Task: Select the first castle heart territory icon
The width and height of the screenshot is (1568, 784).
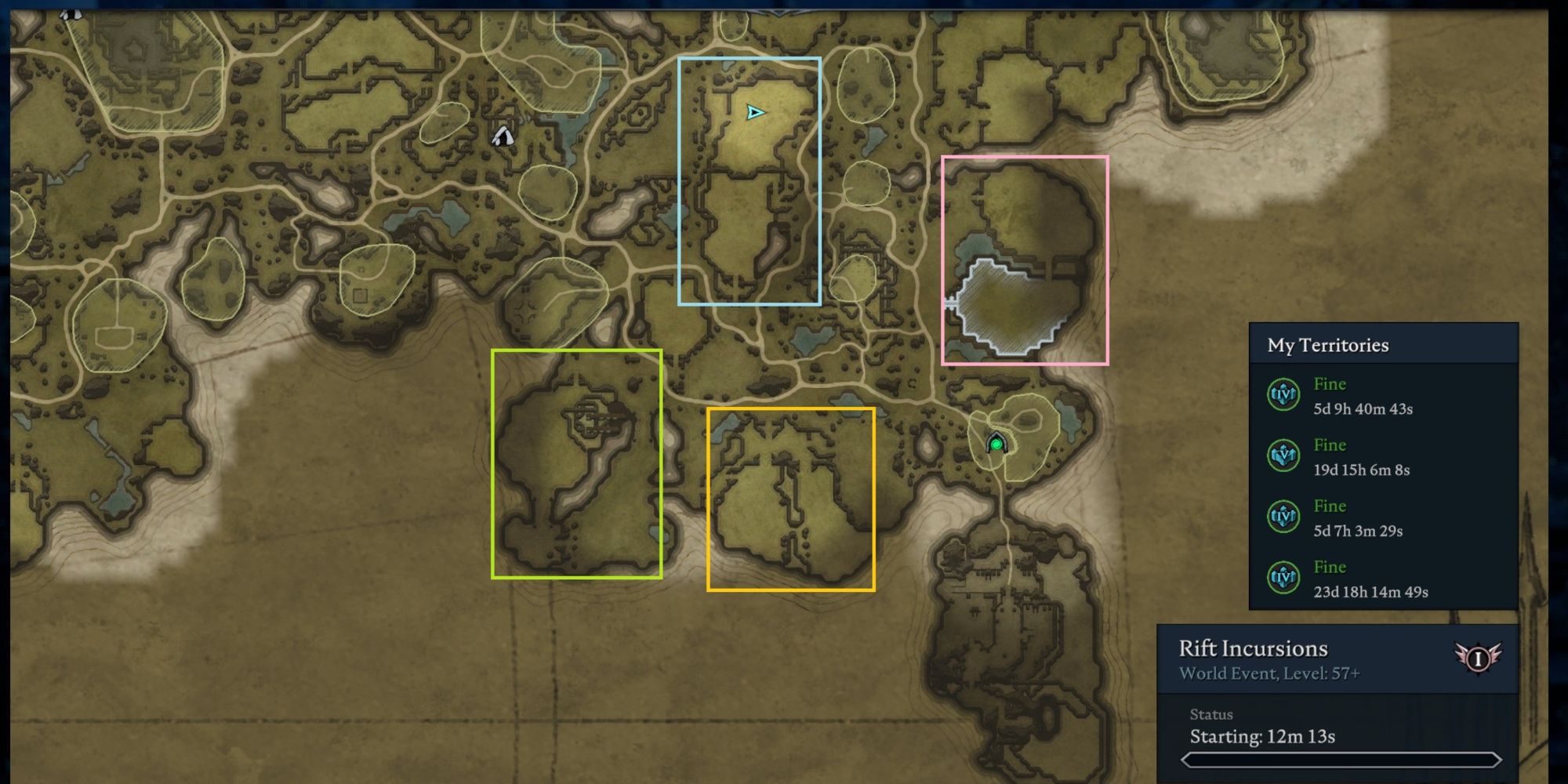Action: [1284, 395]
